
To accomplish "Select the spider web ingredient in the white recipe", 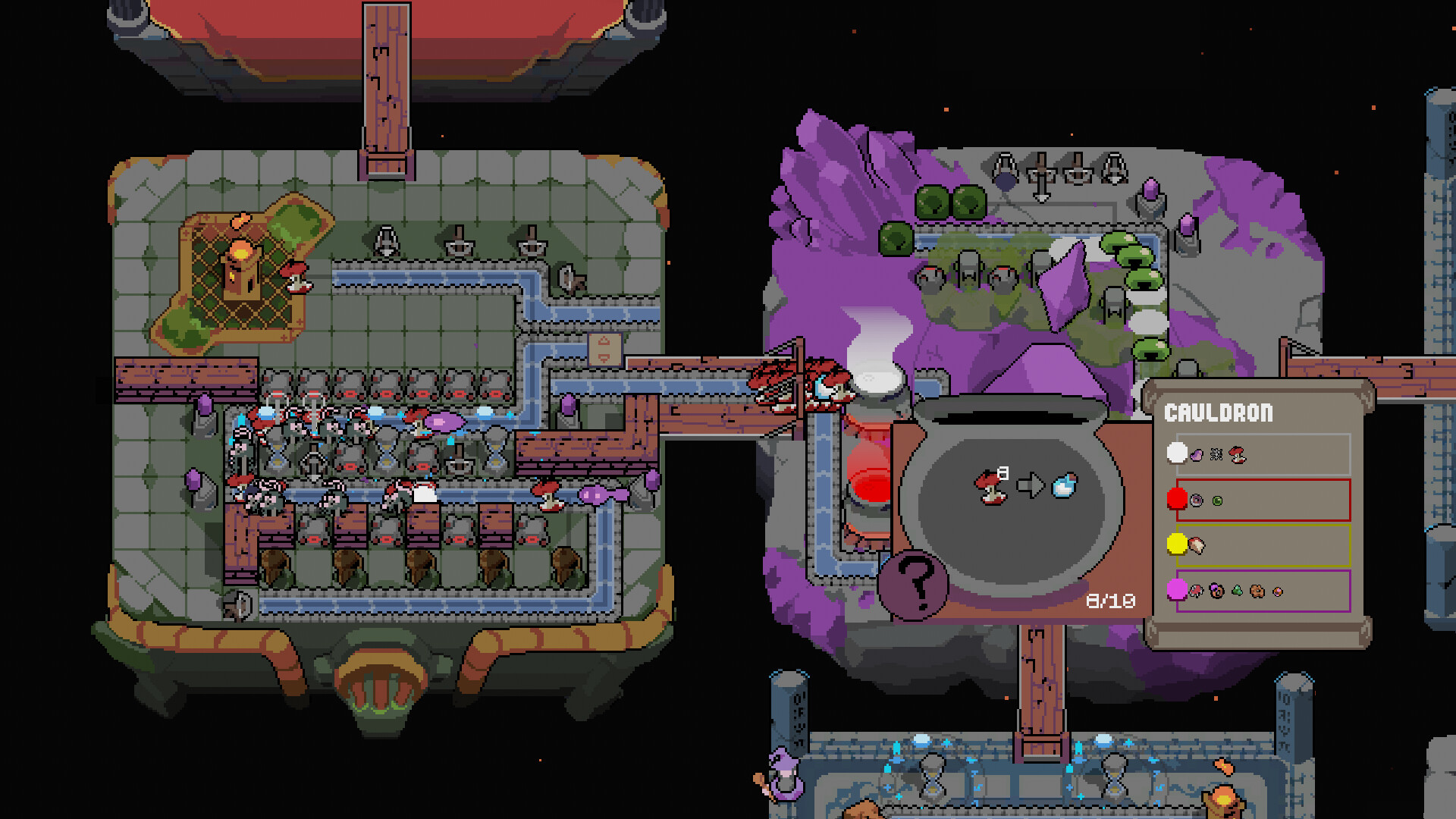I will pyautogui.click(x=1216, y=454).
